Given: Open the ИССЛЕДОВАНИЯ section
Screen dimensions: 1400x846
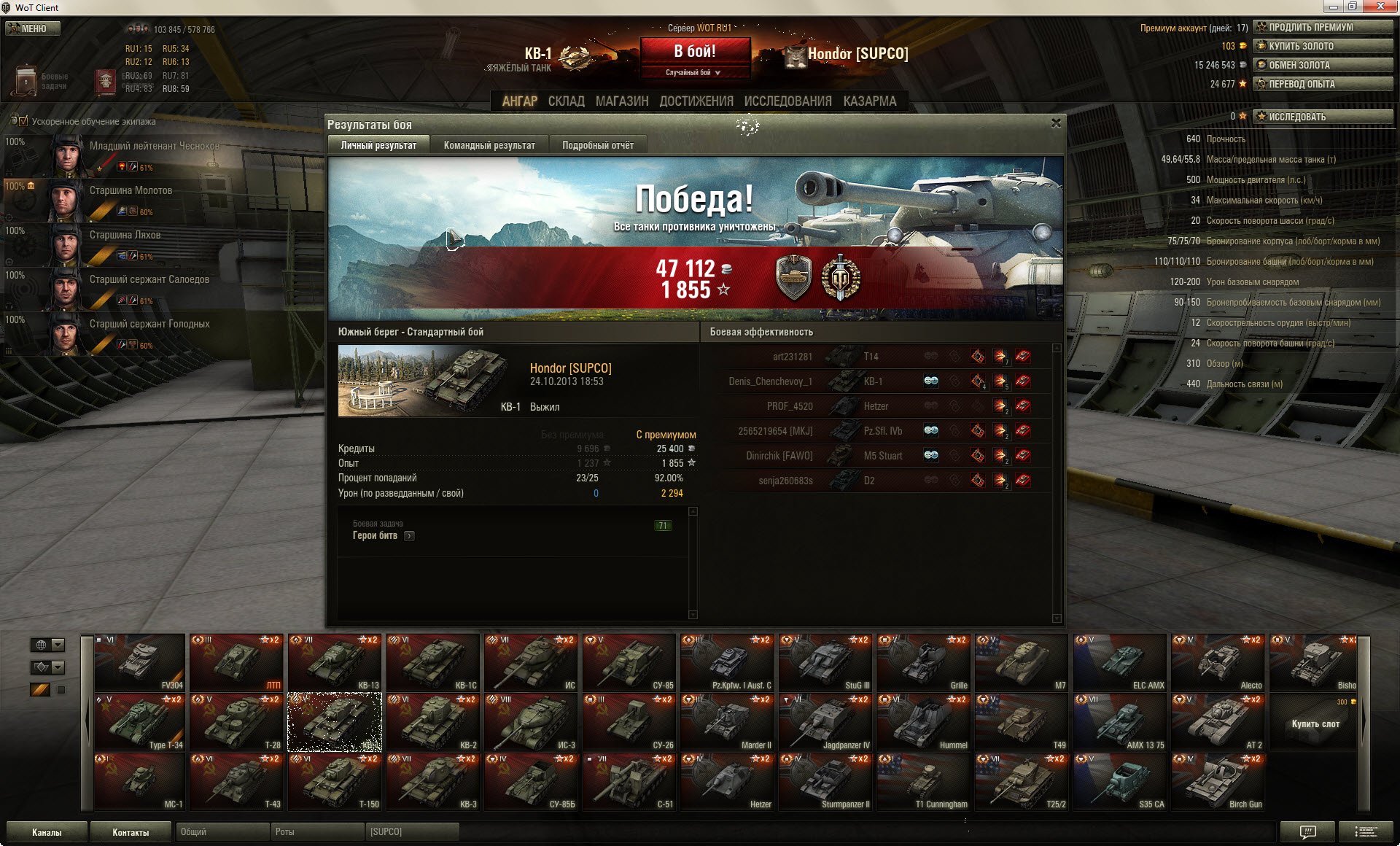Looking at the screenshot, I should coord(787,101).
